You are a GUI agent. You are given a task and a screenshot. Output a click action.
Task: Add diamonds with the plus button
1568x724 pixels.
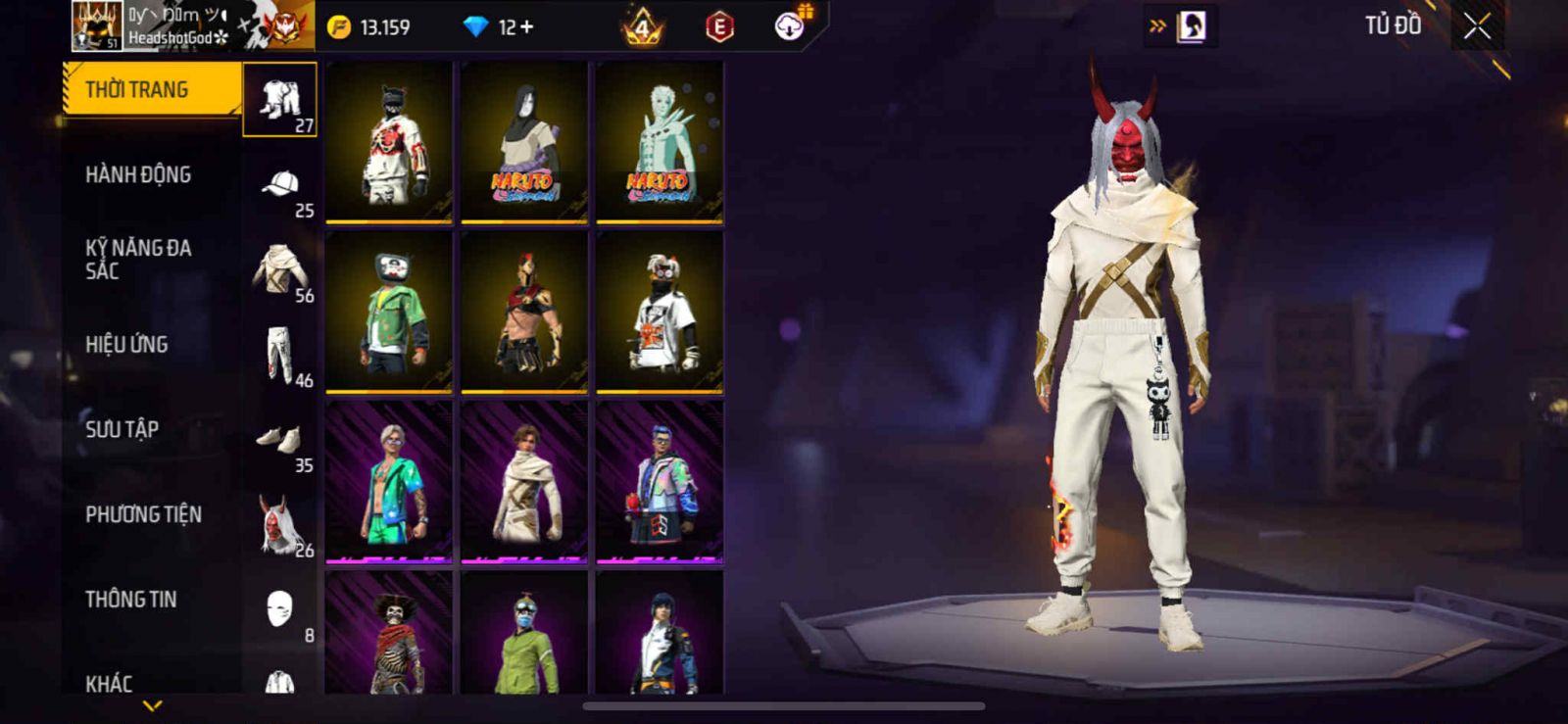[527, 27]
